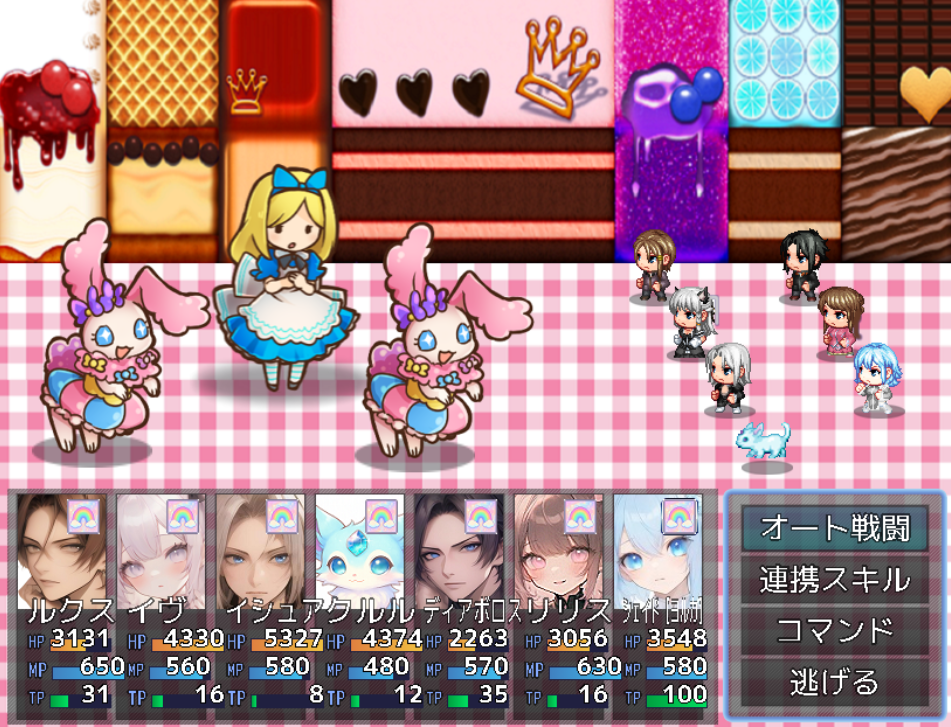Screen dimensions: 951x727
Task: Open the コマンド (command) menu
Action: (834, 631)
